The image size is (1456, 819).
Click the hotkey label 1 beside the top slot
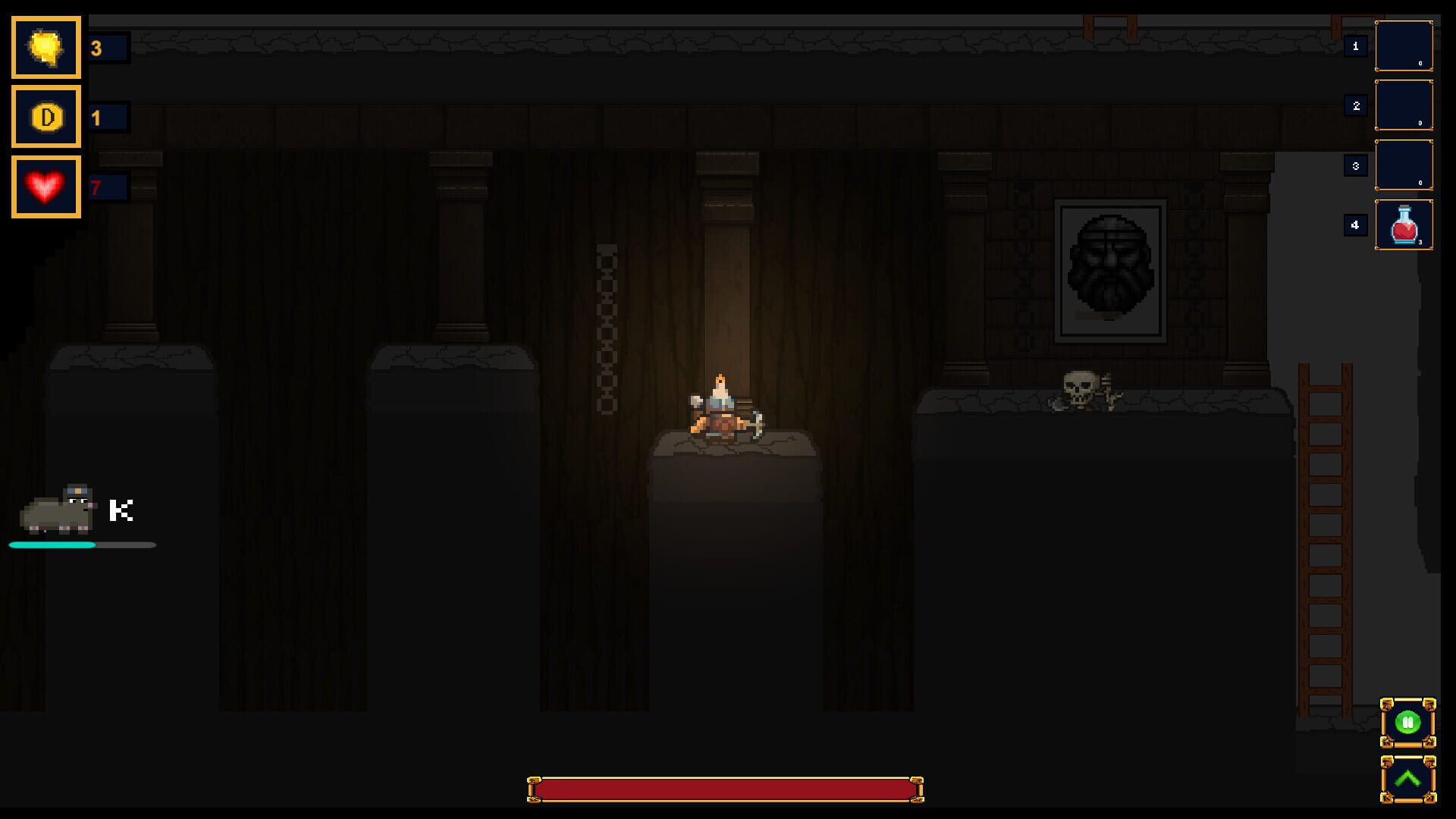tap(1355, 45)
